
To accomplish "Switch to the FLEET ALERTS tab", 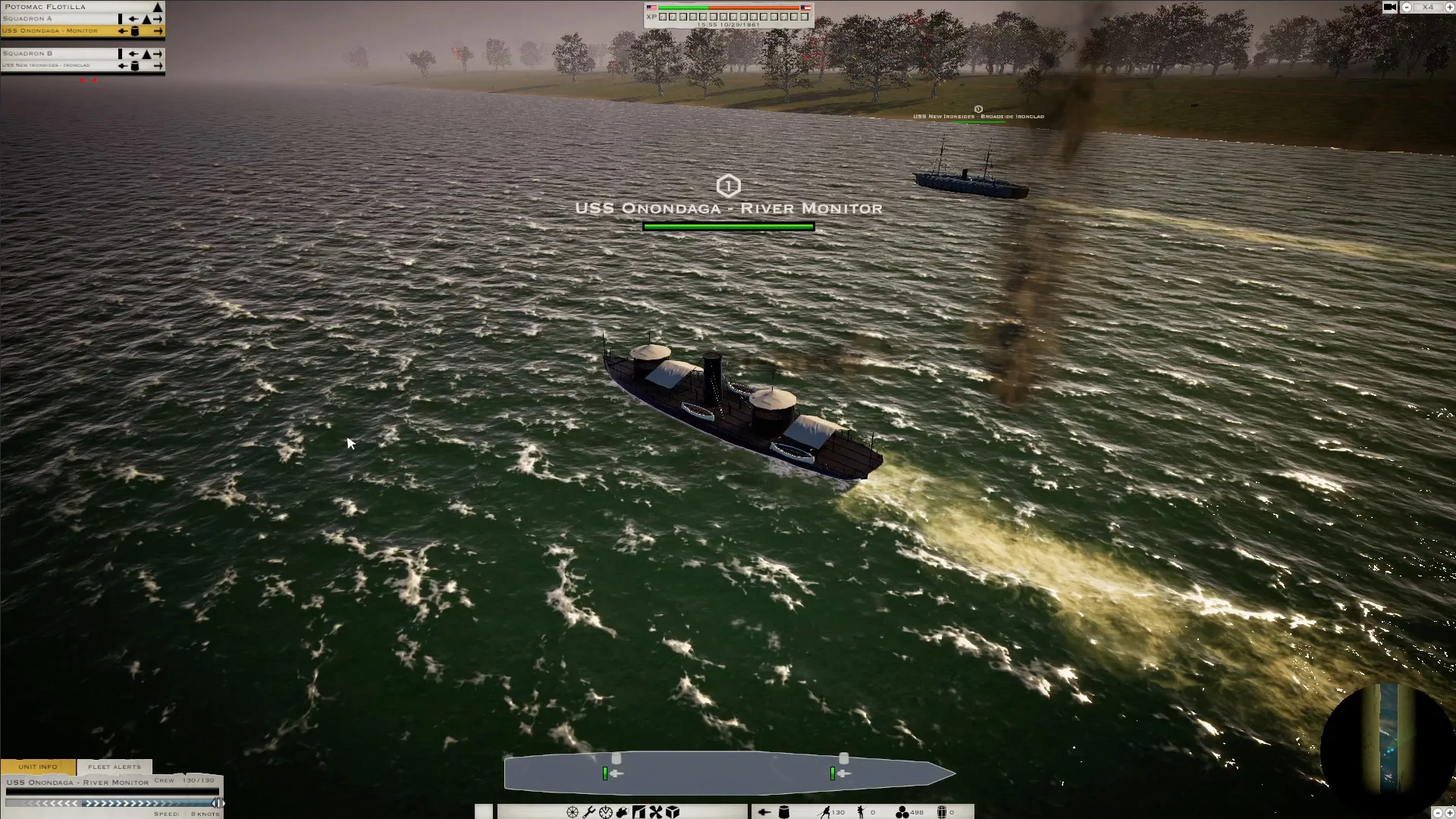I will (115, 767).
